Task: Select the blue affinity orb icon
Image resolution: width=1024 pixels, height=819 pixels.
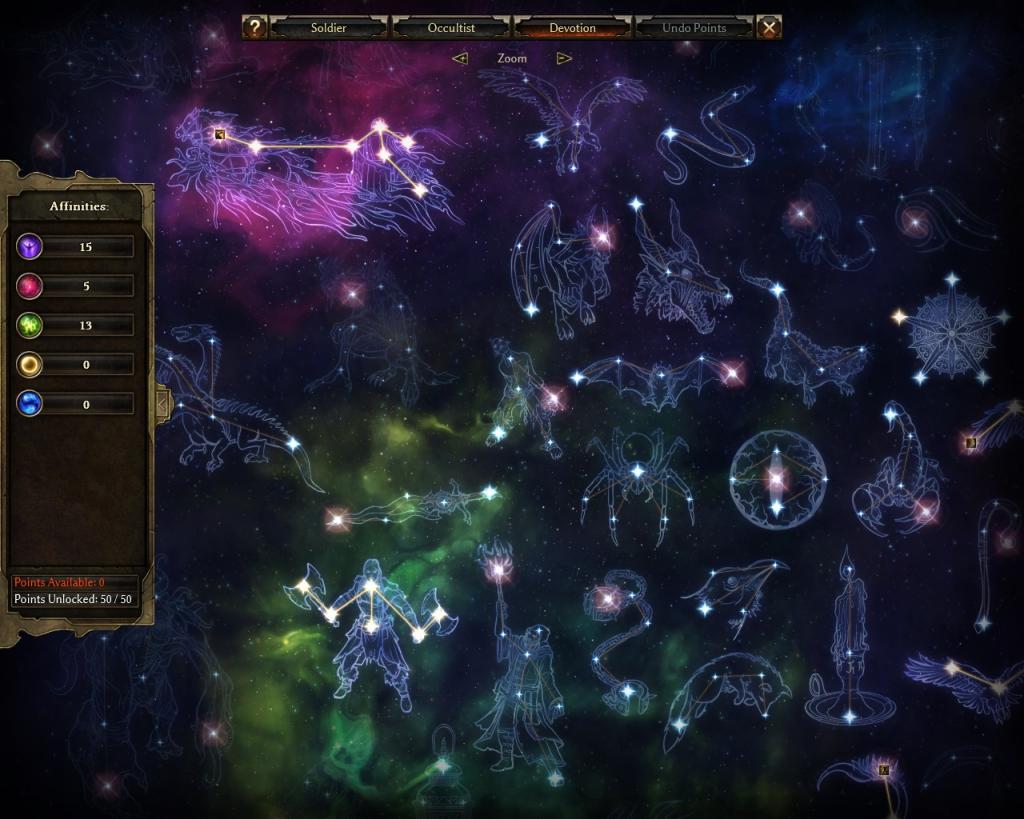Action: (x=30, y=403)
